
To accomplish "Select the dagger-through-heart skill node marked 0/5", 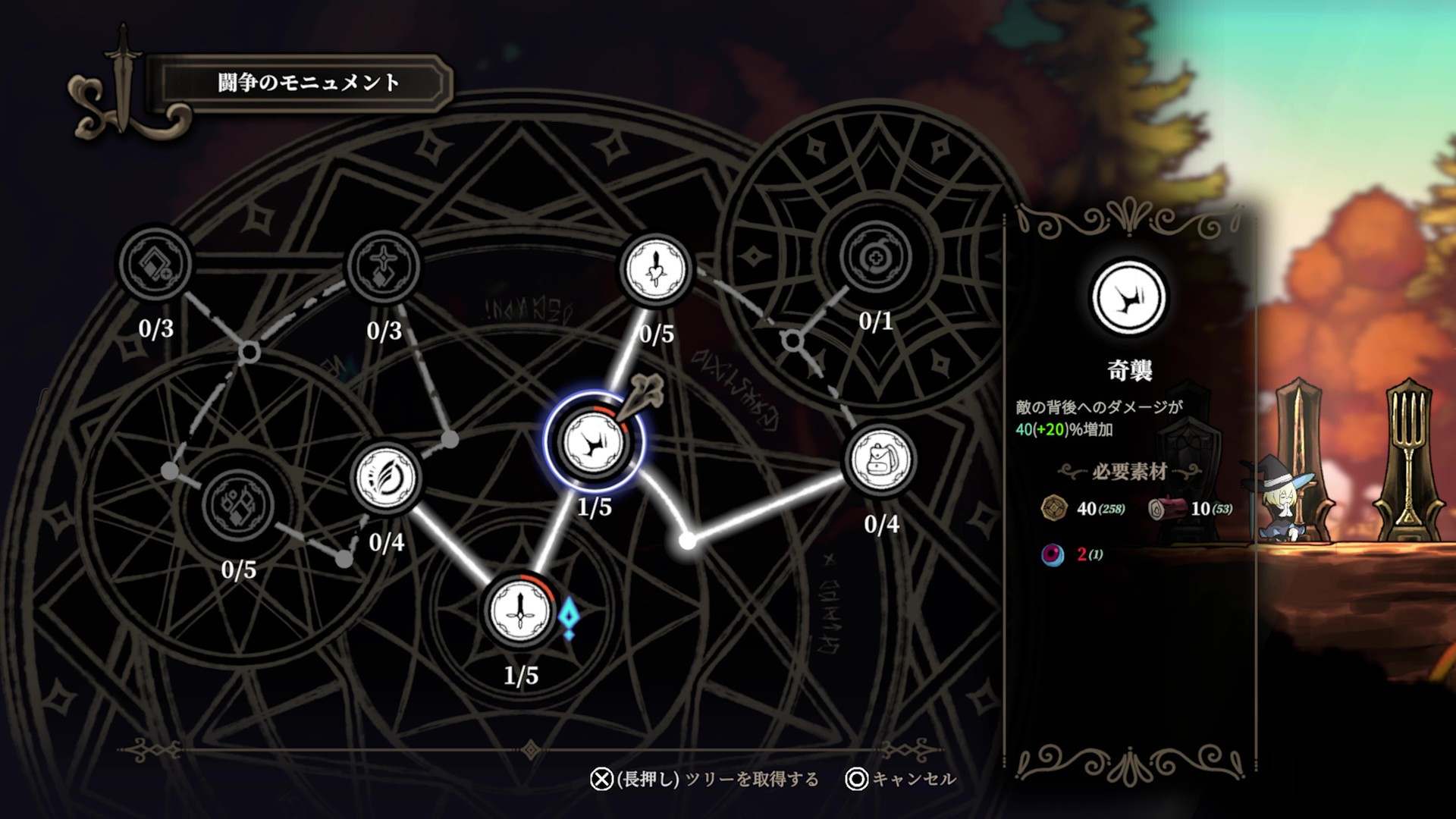I will tap(655, 269).
